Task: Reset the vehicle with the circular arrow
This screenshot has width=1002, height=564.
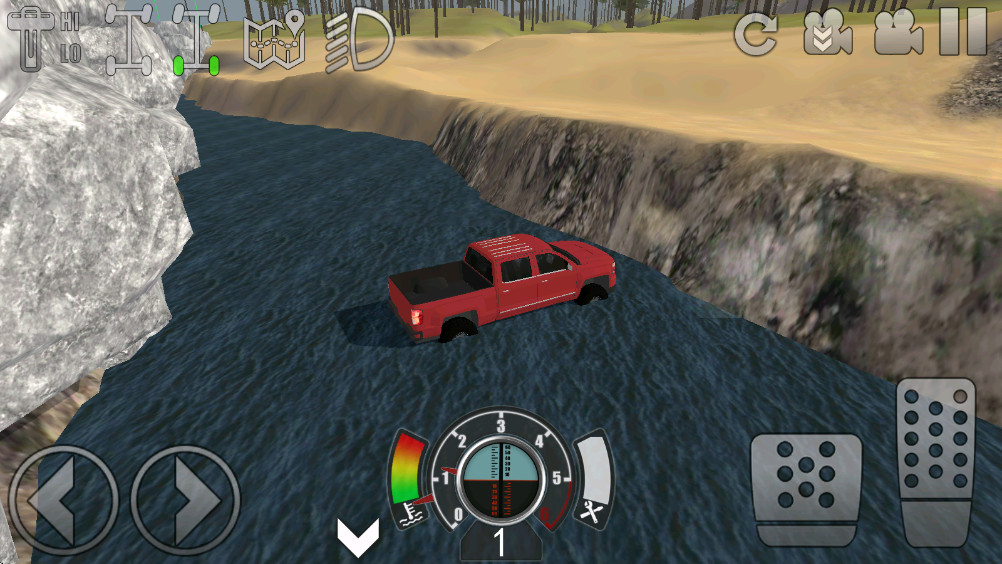Action: 755,35
